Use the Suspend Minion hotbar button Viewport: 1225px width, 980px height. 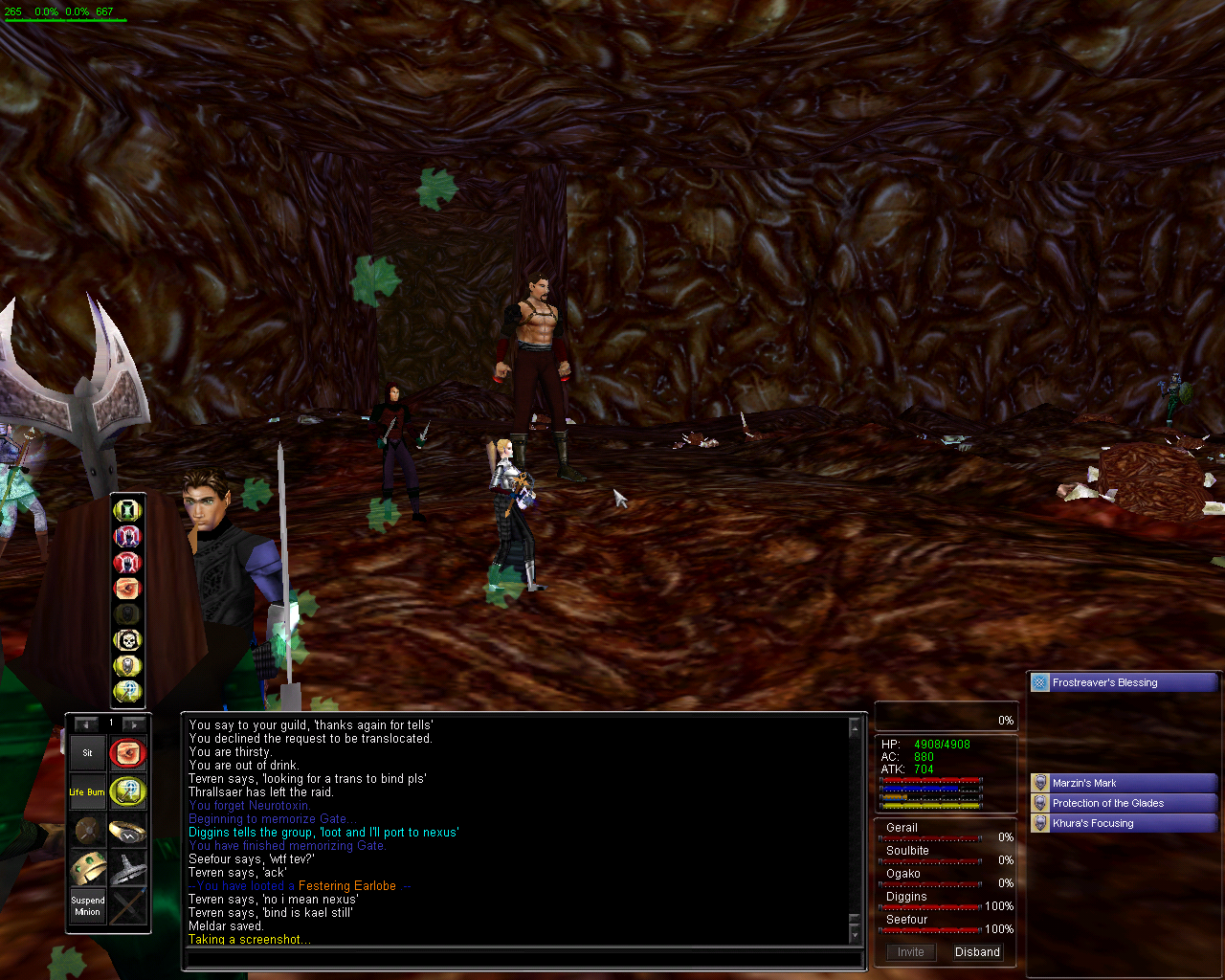[x=87, y=906]
